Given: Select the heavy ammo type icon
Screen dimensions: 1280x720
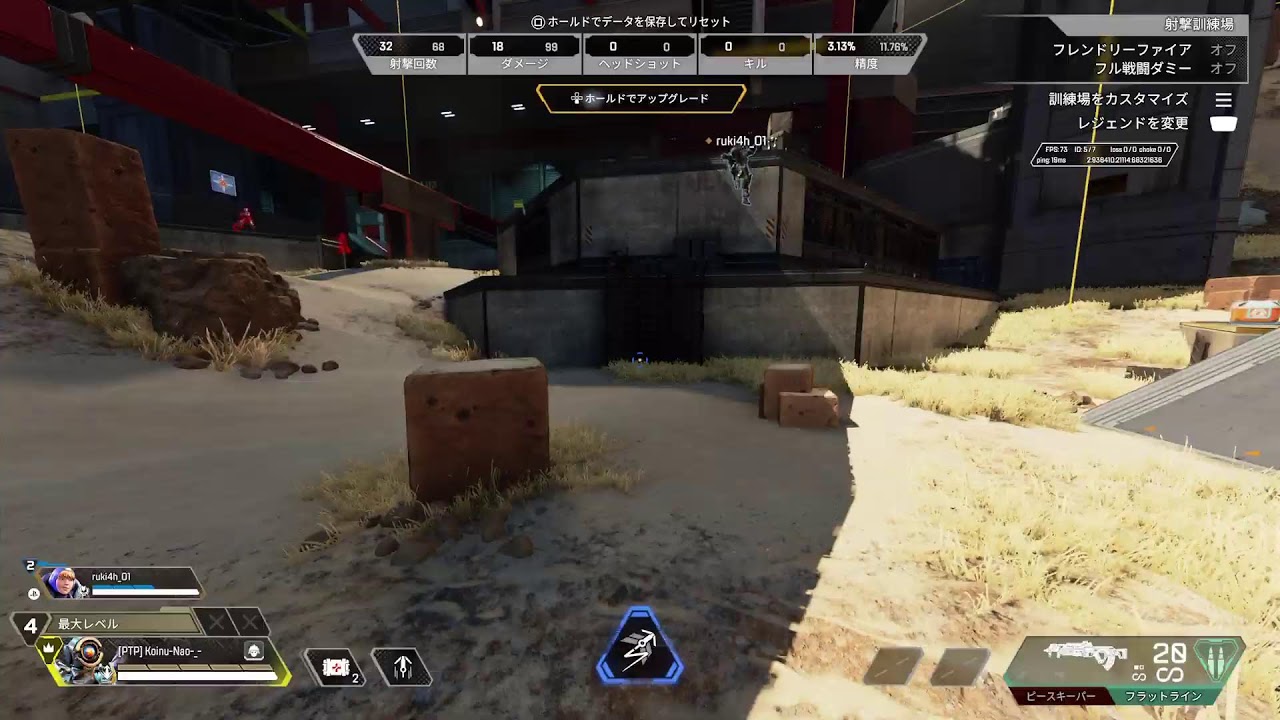Looking at the screenshot, I should click(1218, 660).
